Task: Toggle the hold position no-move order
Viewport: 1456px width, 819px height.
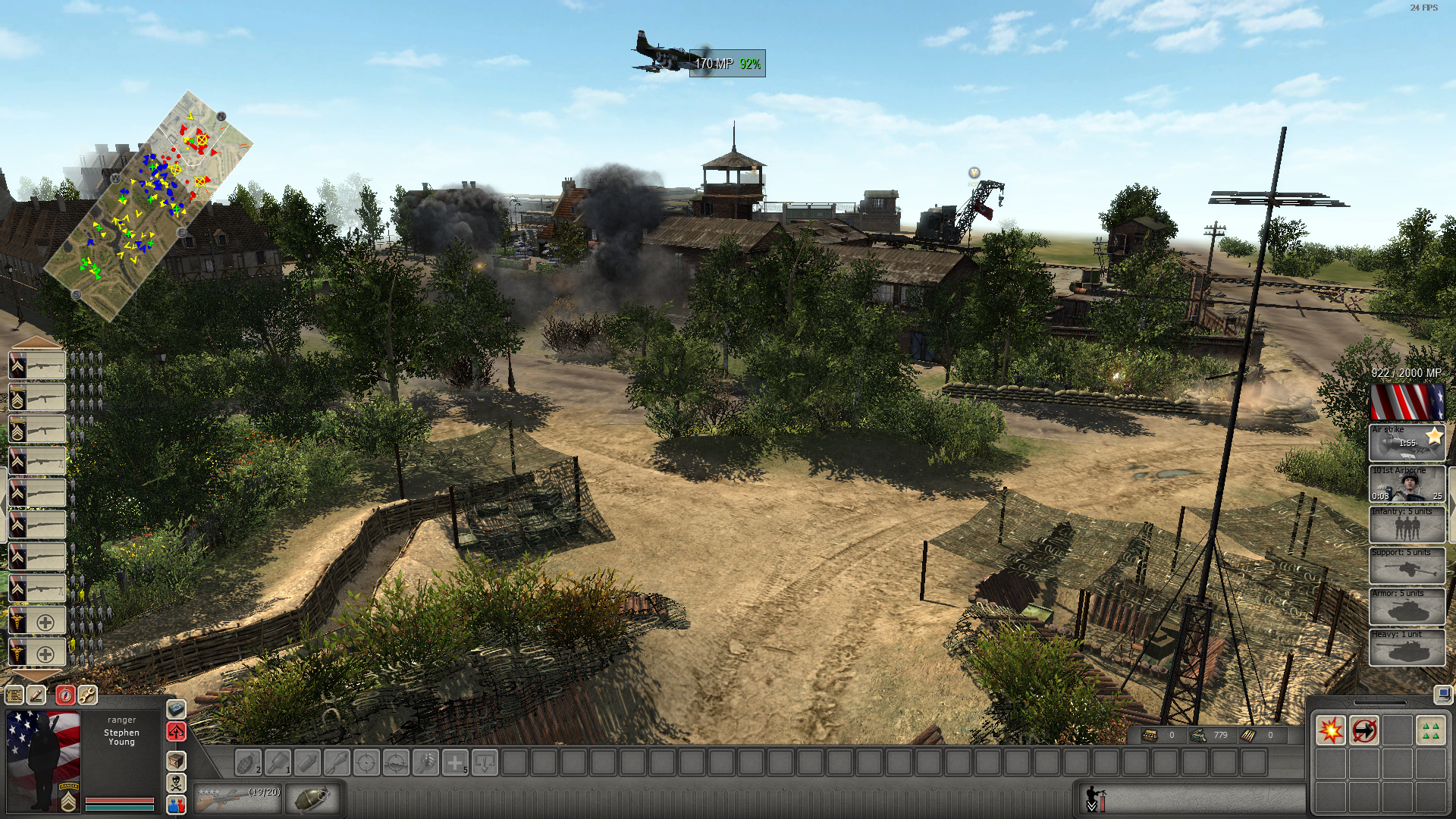Action: (x=1363, y=731)
